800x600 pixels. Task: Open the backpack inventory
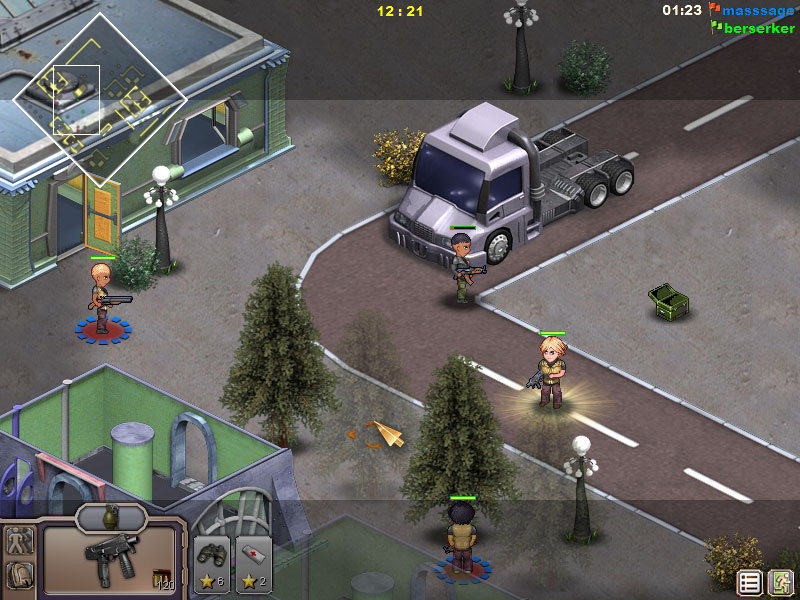point(19,576)
